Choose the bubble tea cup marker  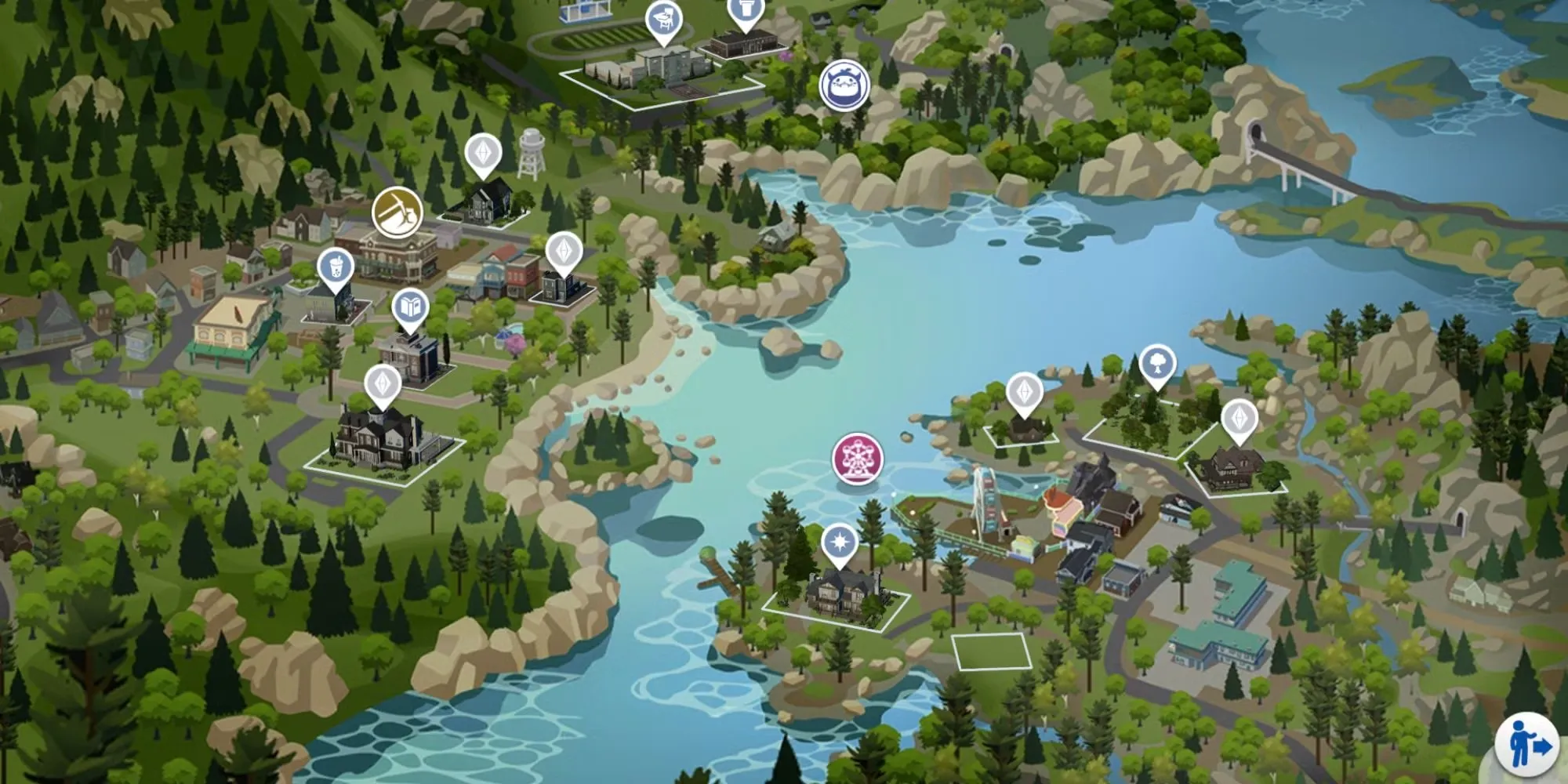click(336, 269)
